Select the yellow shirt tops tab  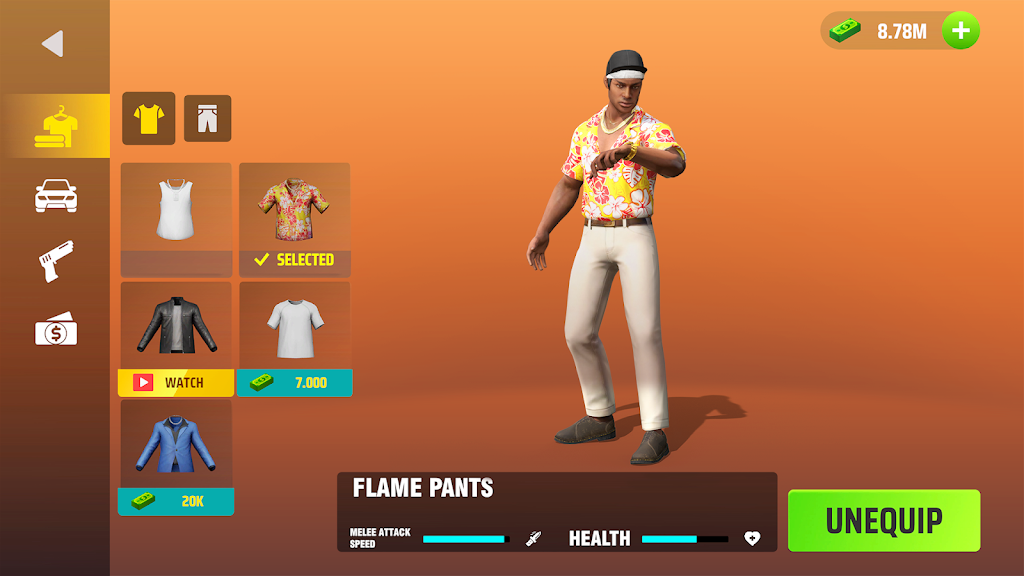[149, 119]
